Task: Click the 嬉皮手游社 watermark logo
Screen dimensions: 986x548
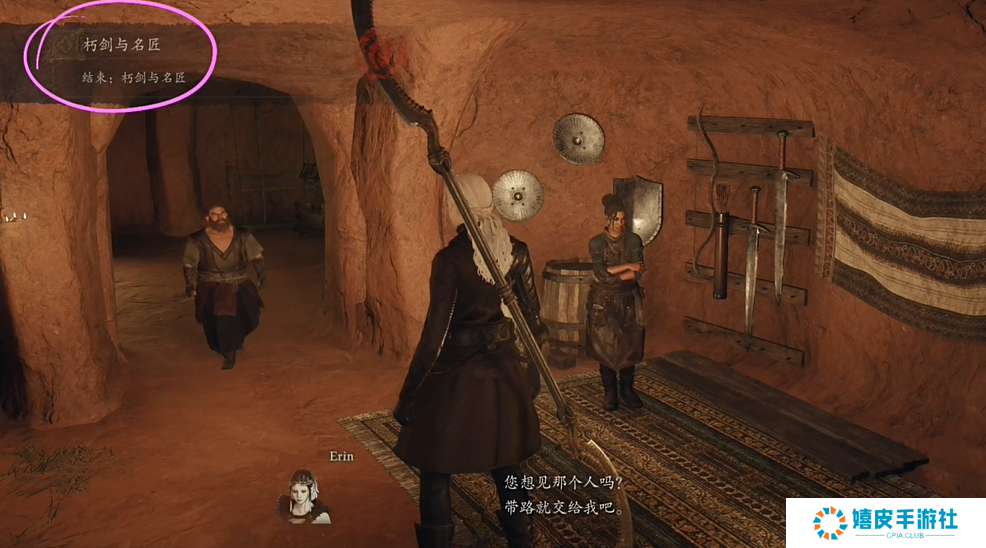Action: [885, 521]
